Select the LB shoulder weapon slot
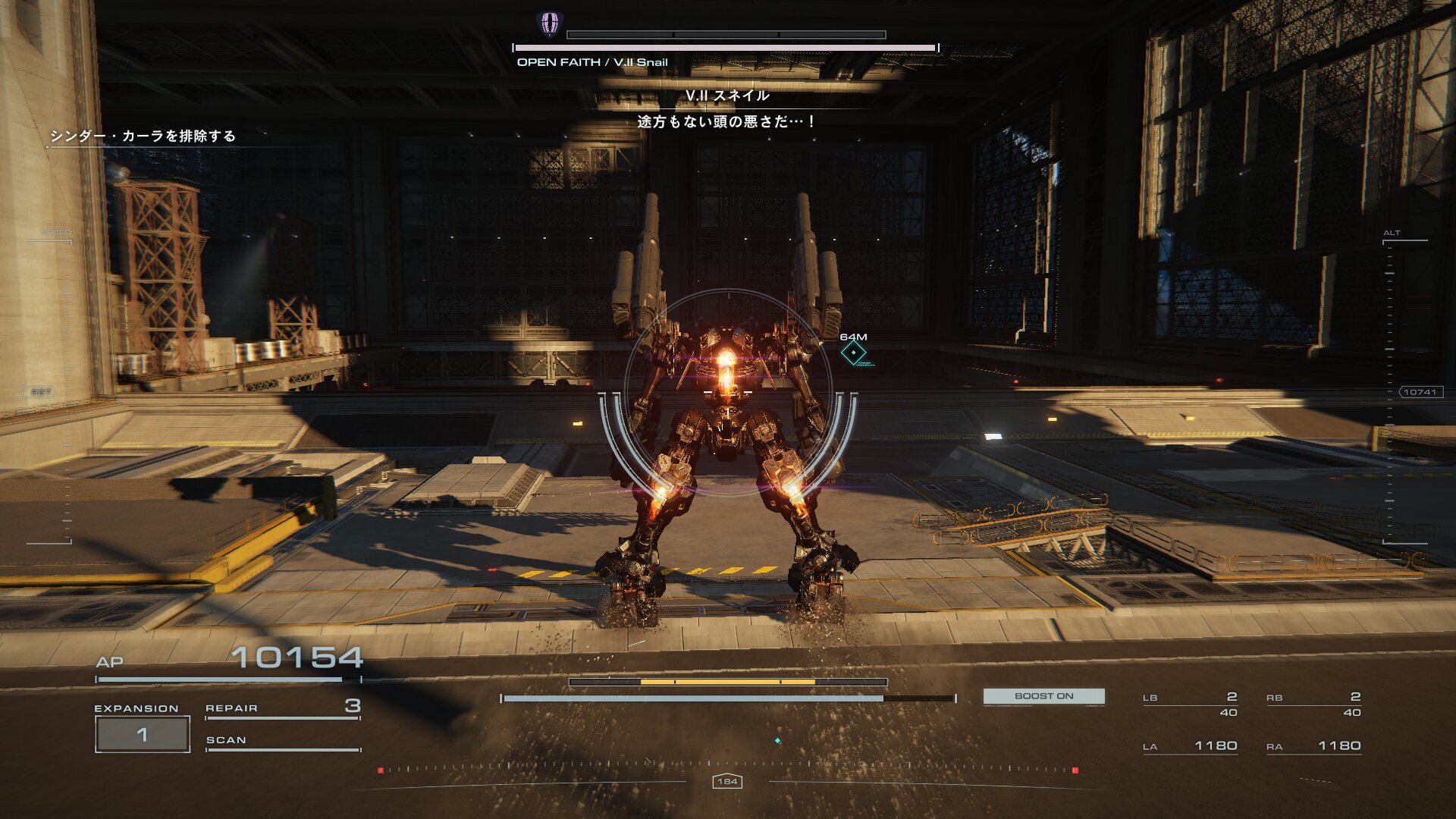Viewport: 1456px width, 819px height. coord(1190,704)
